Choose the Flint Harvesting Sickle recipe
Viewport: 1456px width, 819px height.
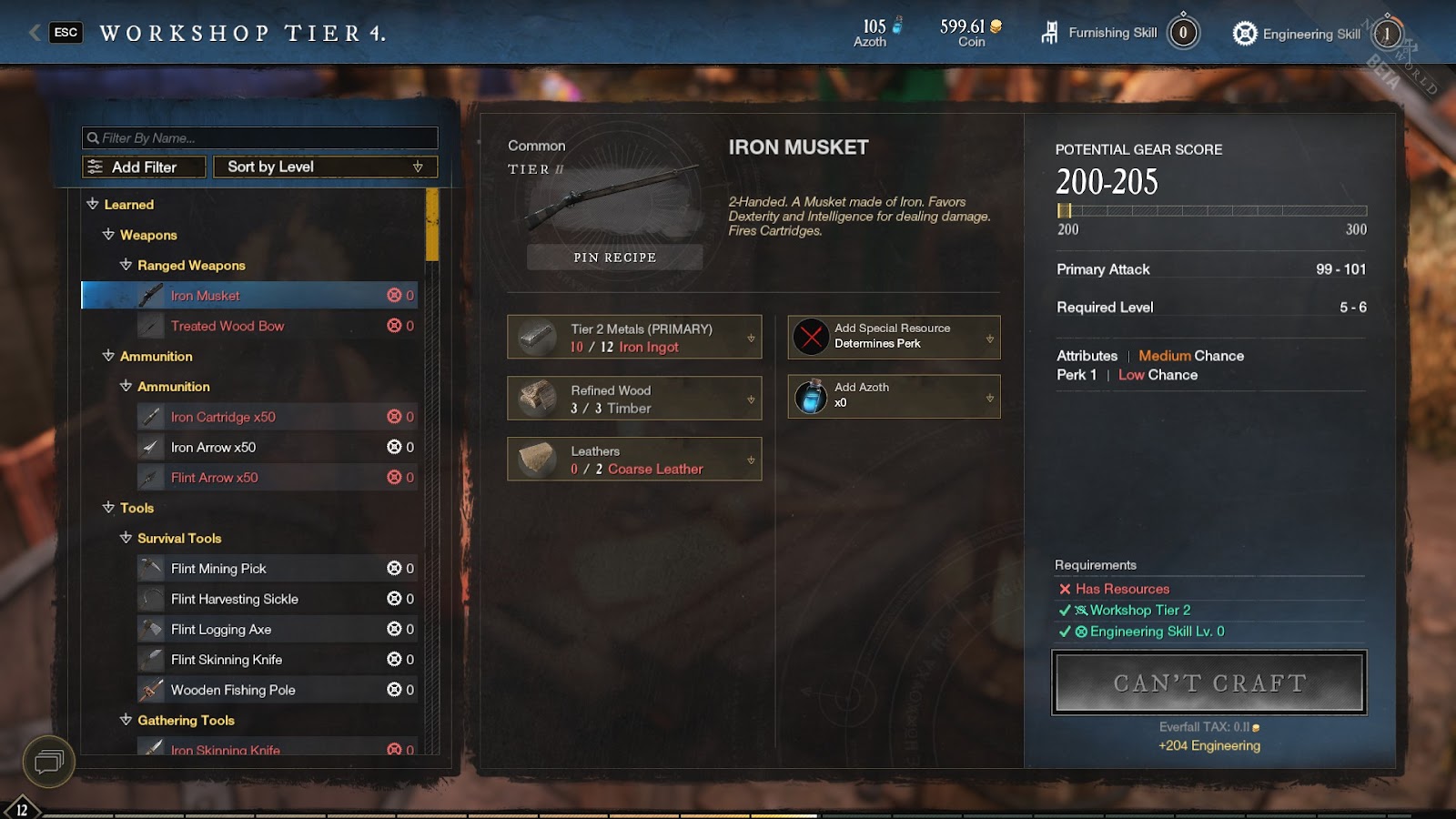pos(234,599)
